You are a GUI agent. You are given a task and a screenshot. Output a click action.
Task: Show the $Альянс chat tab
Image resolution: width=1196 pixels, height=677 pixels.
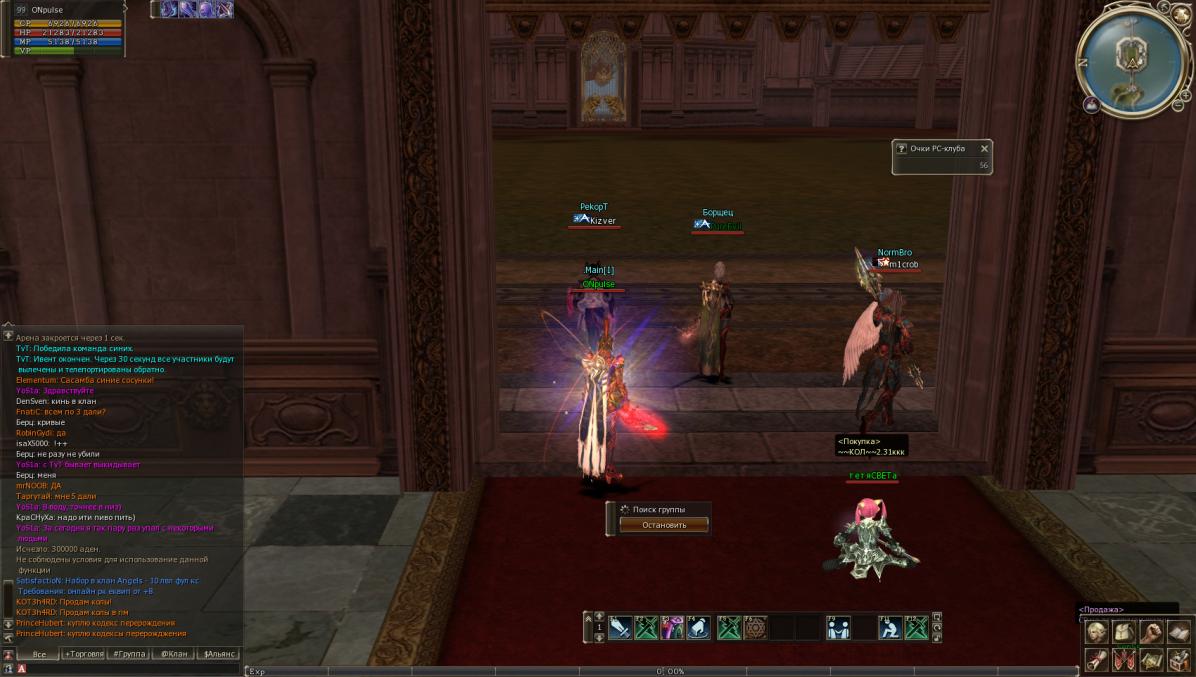coord(219,654)
